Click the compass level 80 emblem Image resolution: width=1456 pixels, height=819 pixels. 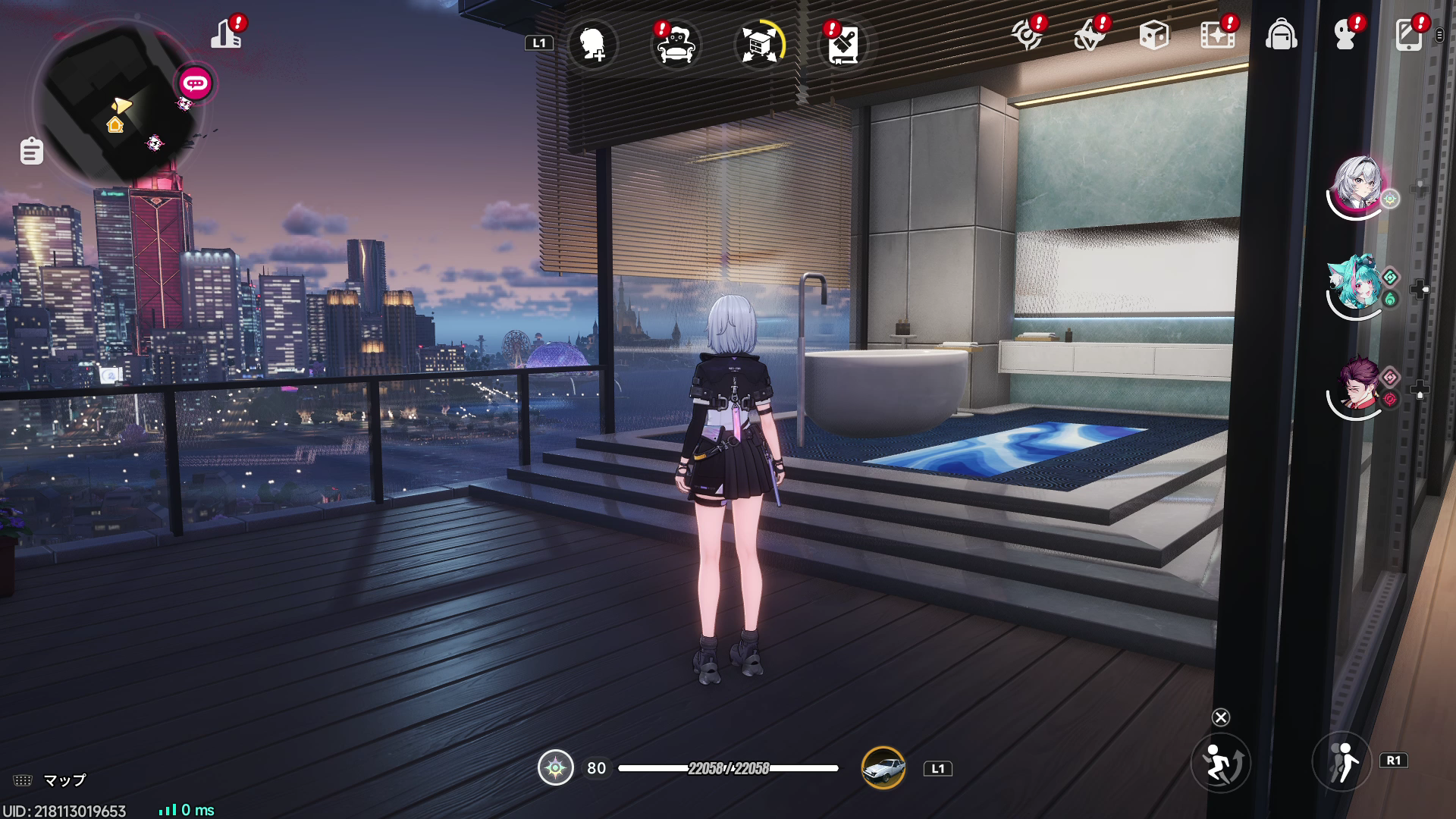(x=557, y=768)
